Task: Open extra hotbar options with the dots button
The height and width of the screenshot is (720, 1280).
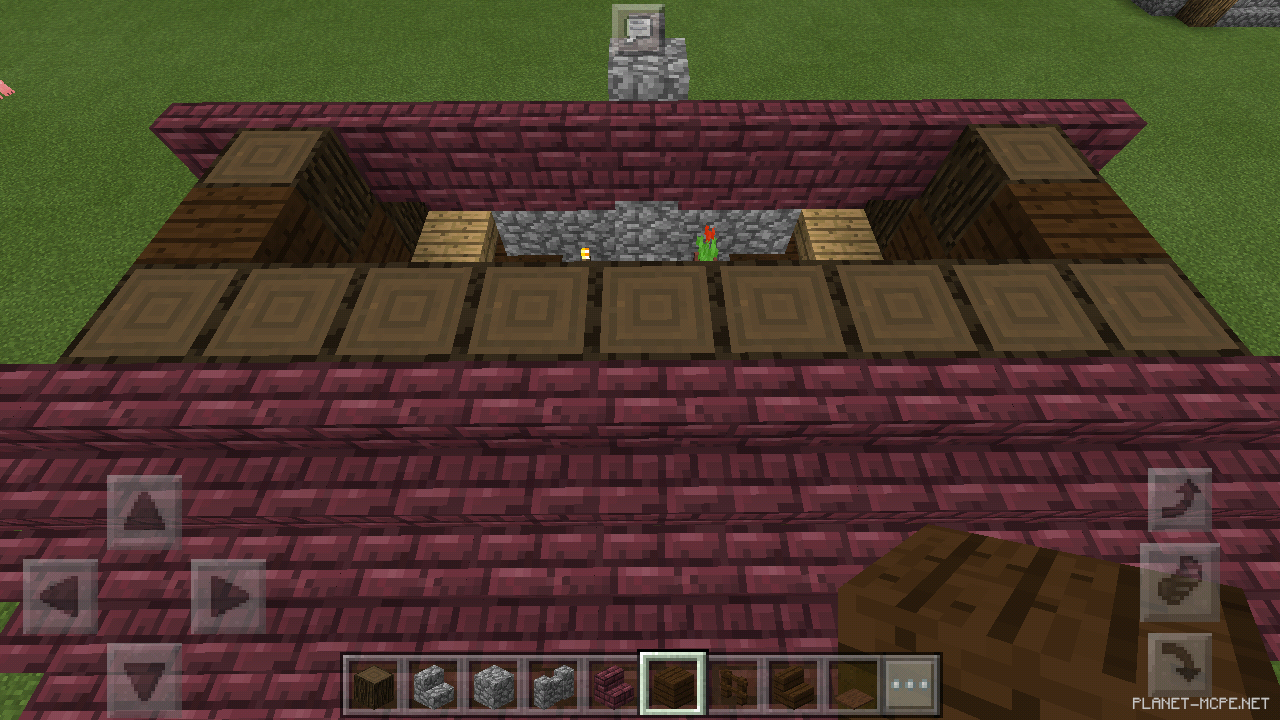Action: [910, 683]
